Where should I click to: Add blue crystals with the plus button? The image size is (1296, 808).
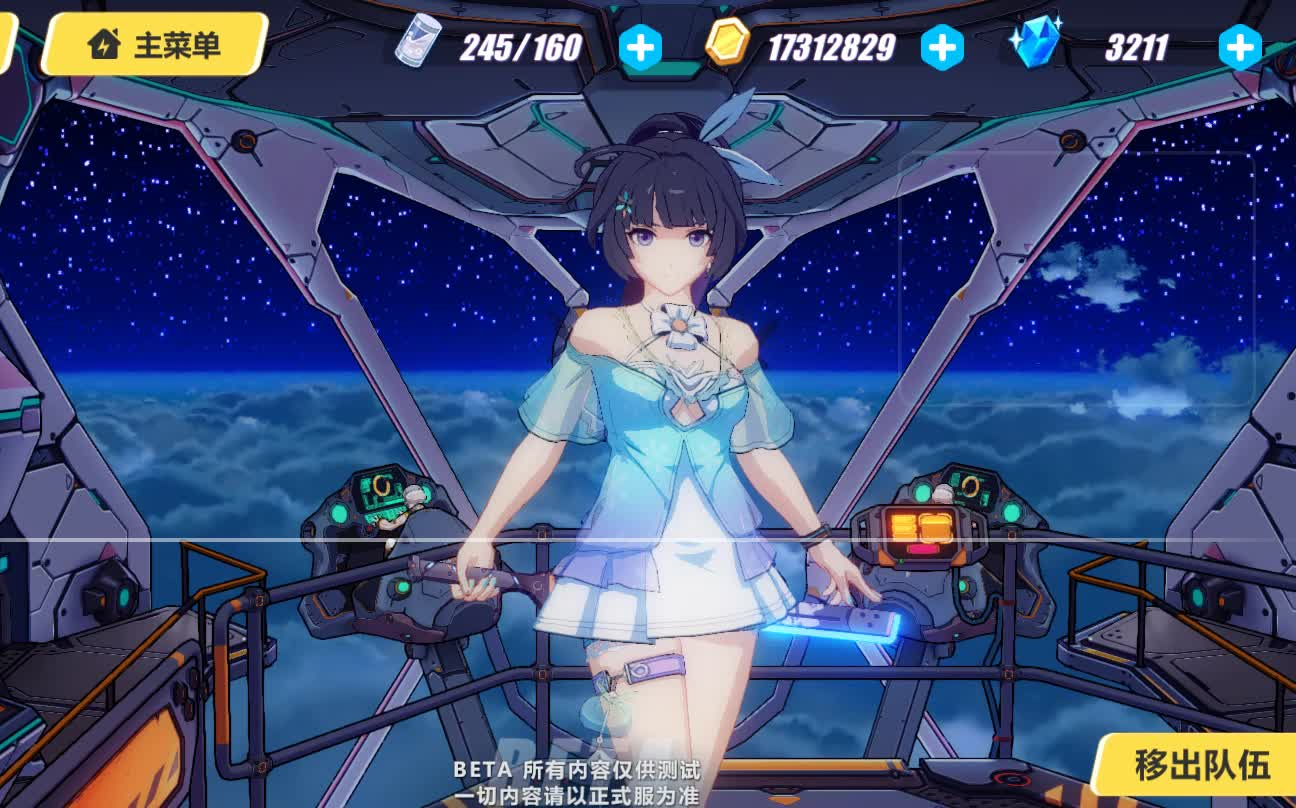(1240, 47)
